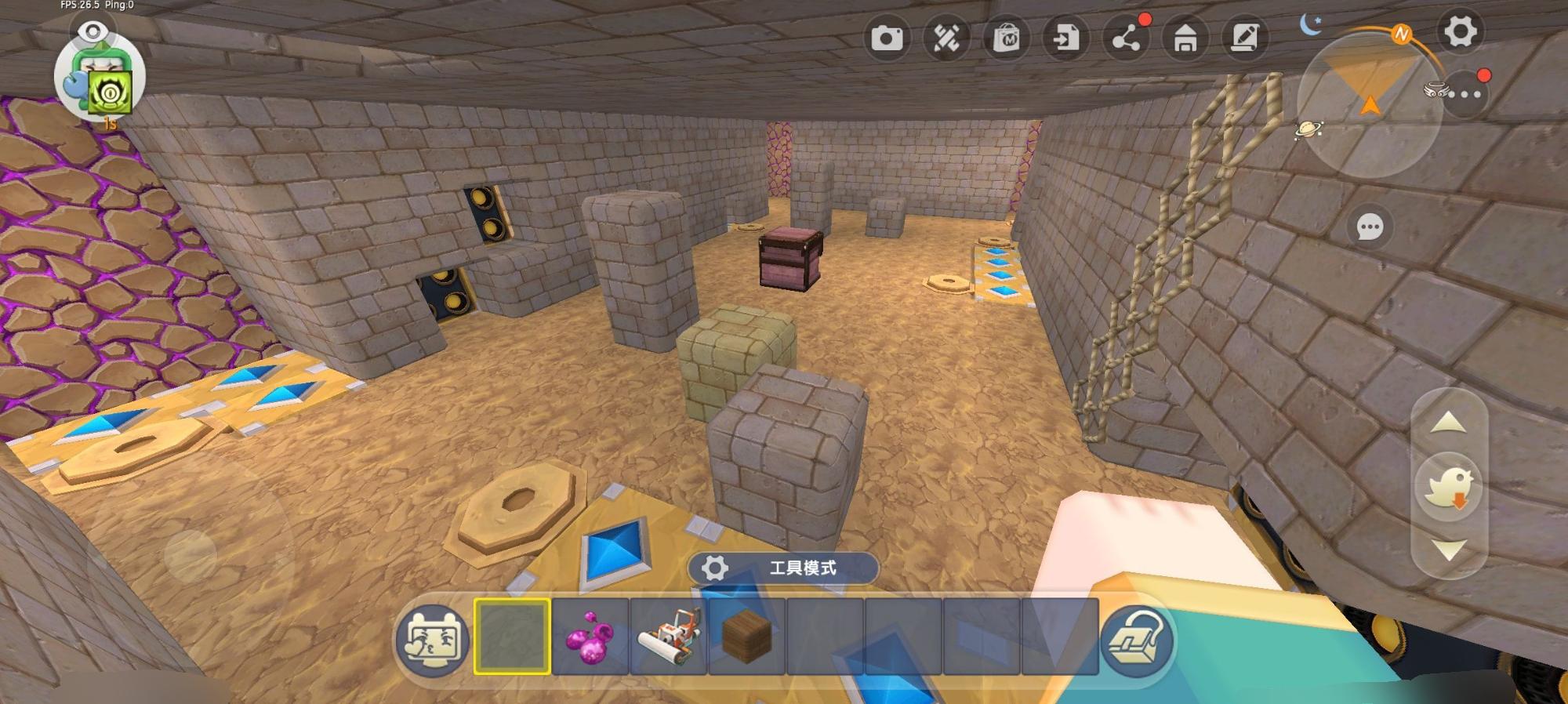Click the file import icon
This screenshot has width=1568, height=704.
click(1065, 38)
